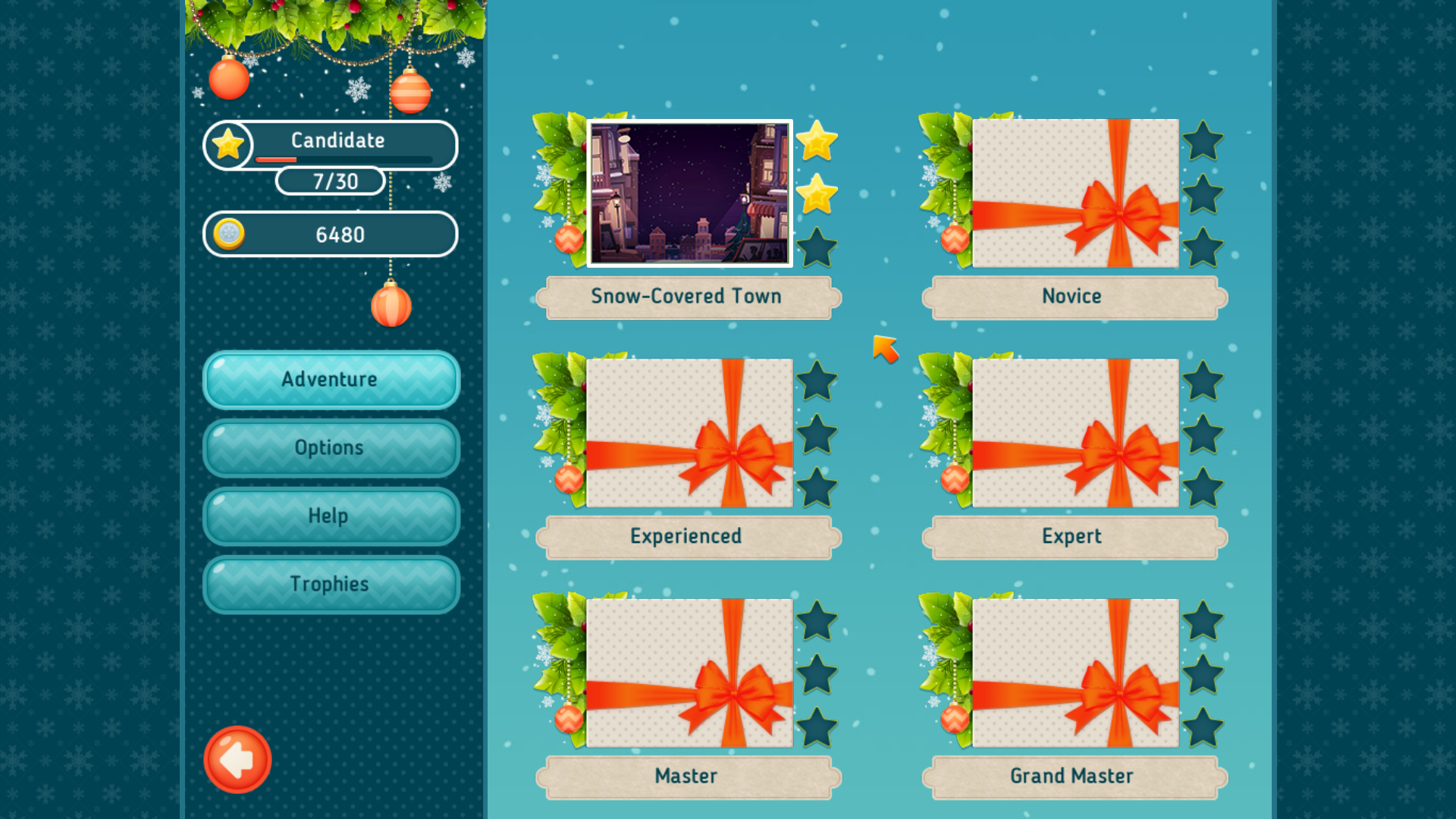Open the Snow-Covered Town level pack

(x=689, y=194)
